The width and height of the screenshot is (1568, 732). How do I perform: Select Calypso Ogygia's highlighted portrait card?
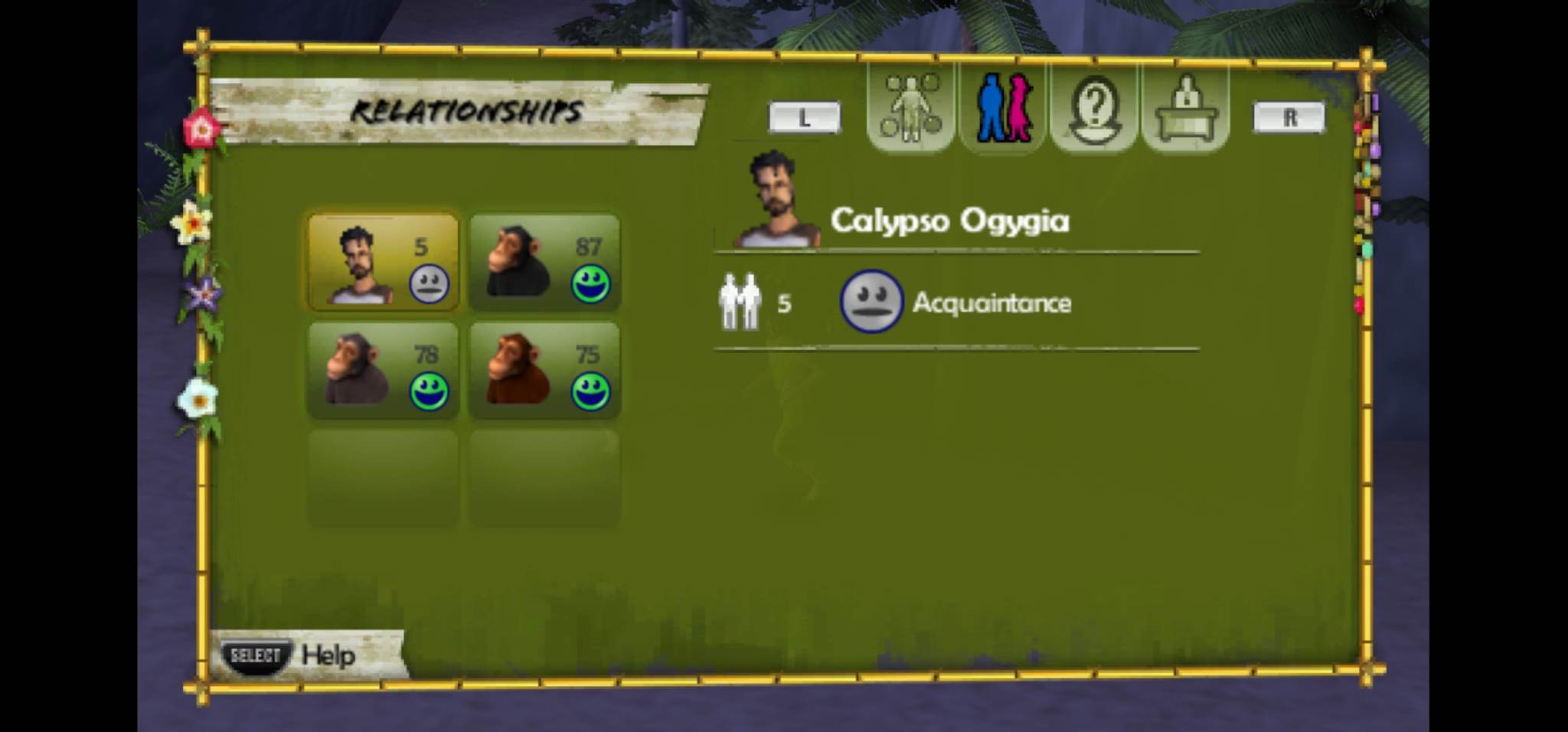click(383, 260)
